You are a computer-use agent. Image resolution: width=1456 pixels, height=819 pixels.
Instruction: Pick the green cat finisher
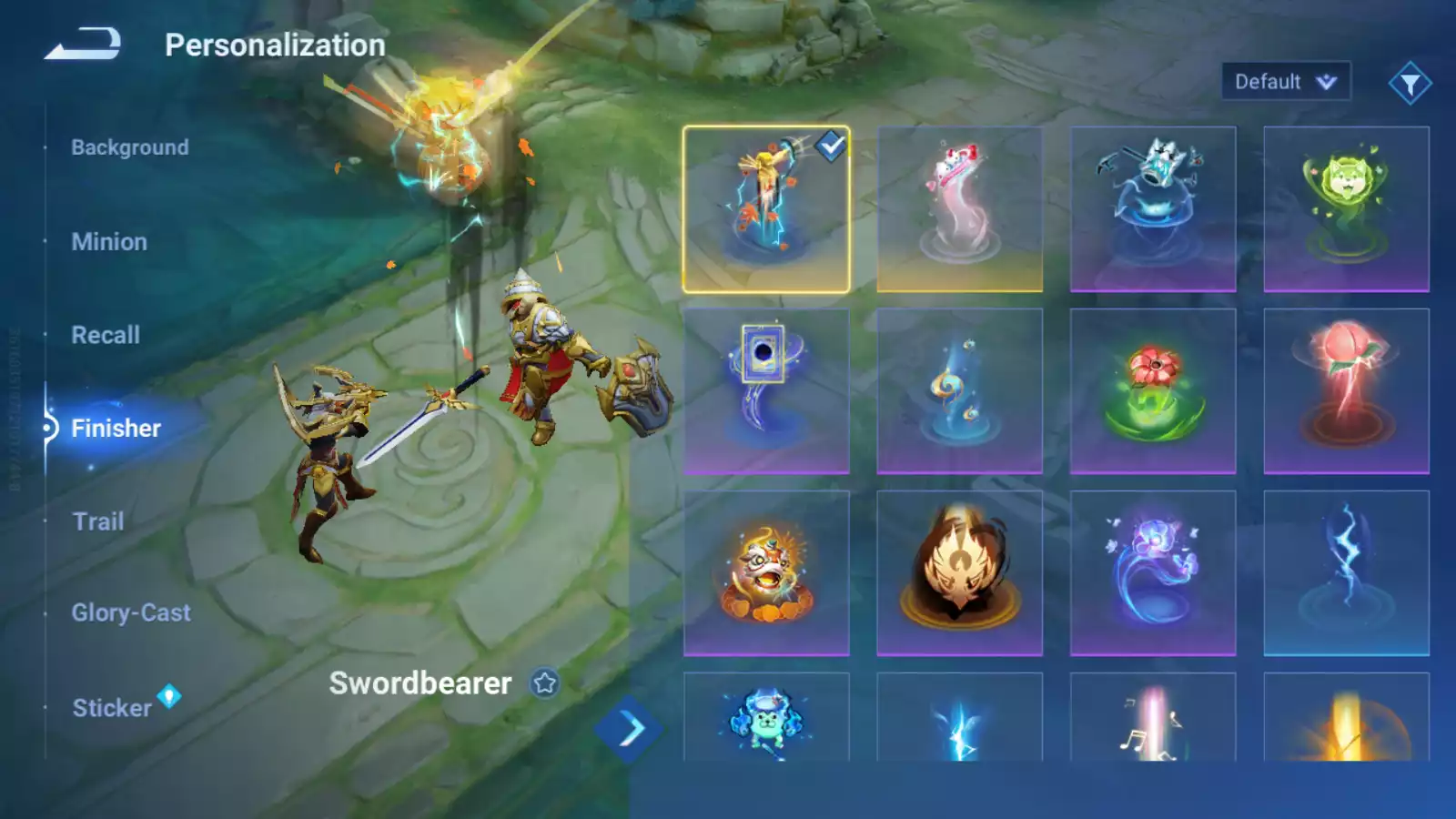(1346, 209)
